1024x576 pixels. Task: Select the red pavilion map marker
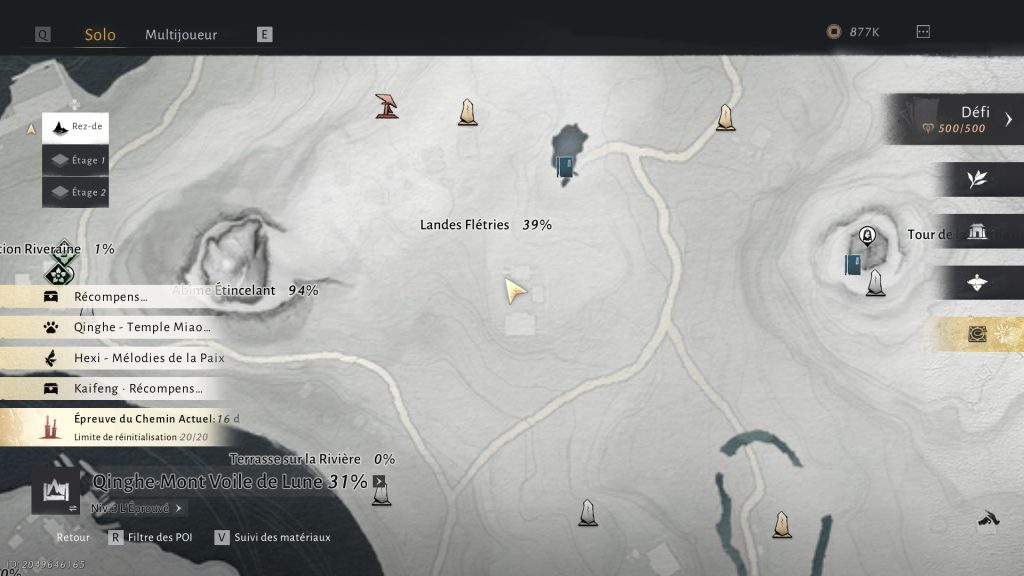pyautogui.click(x=387, y=105)
